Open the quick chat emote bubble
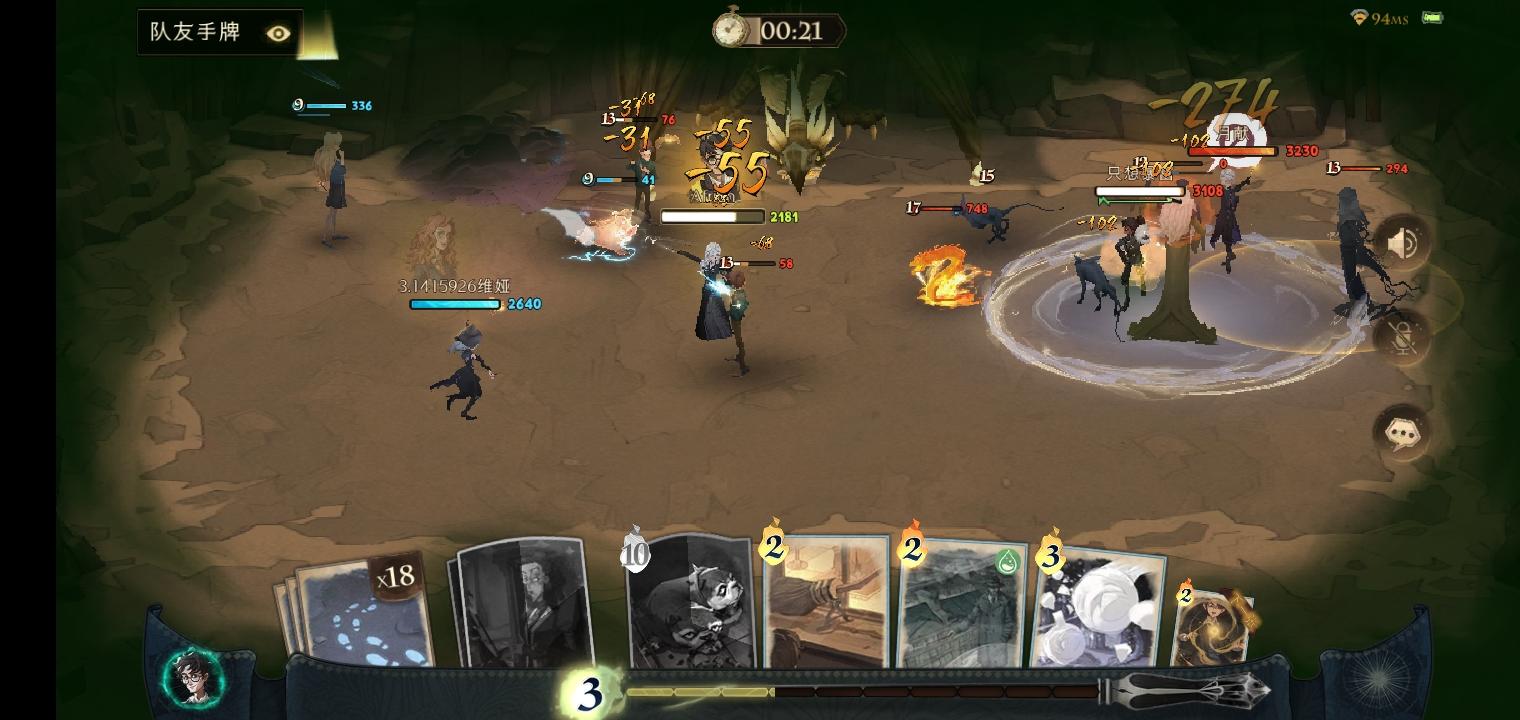Image resolution: width=1520 pixels, height=720 pixels. [x=1402, y=428]
